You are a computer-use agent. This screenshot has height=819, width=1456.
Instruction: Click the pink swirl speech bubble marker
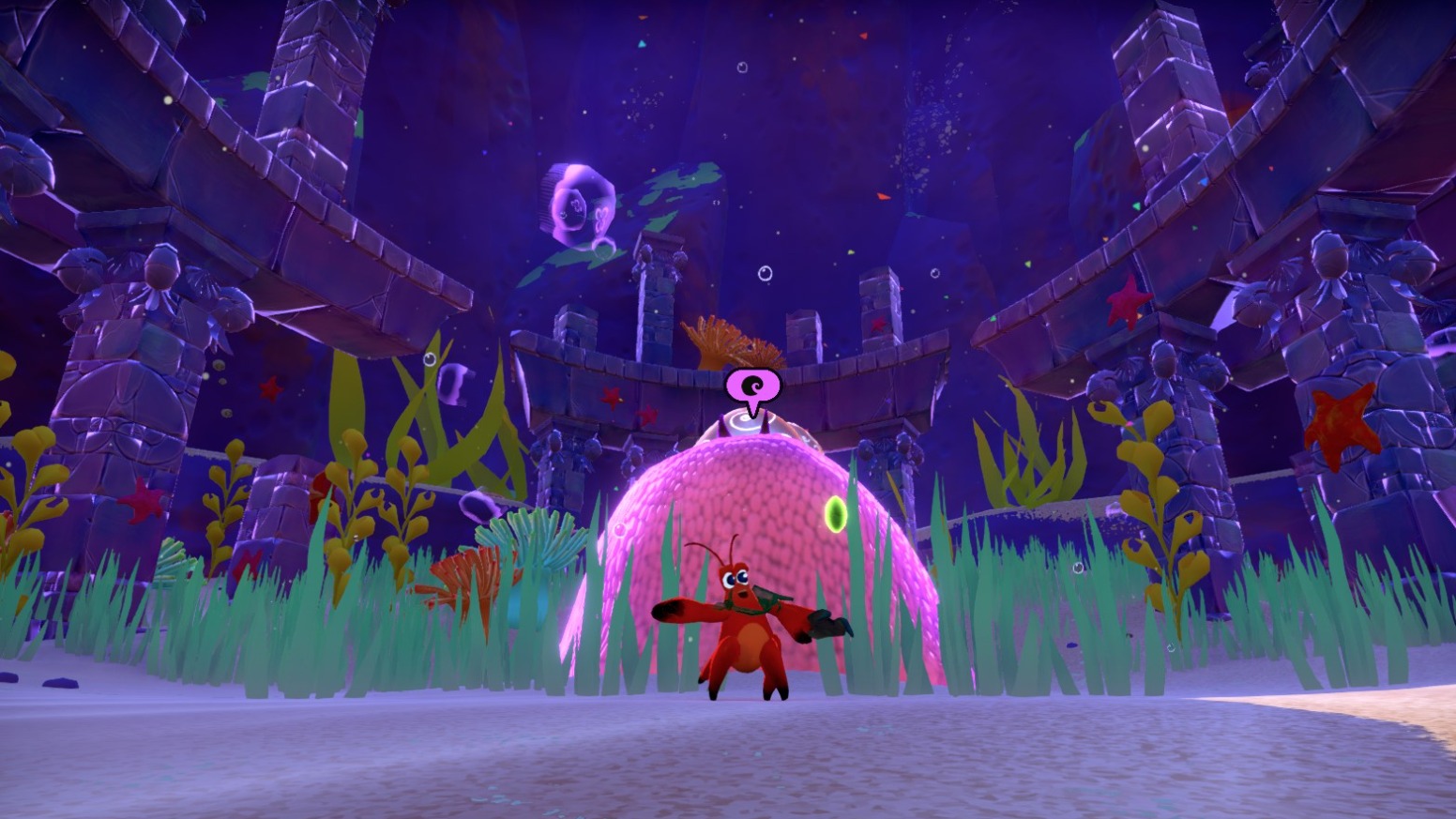(752, 387)
